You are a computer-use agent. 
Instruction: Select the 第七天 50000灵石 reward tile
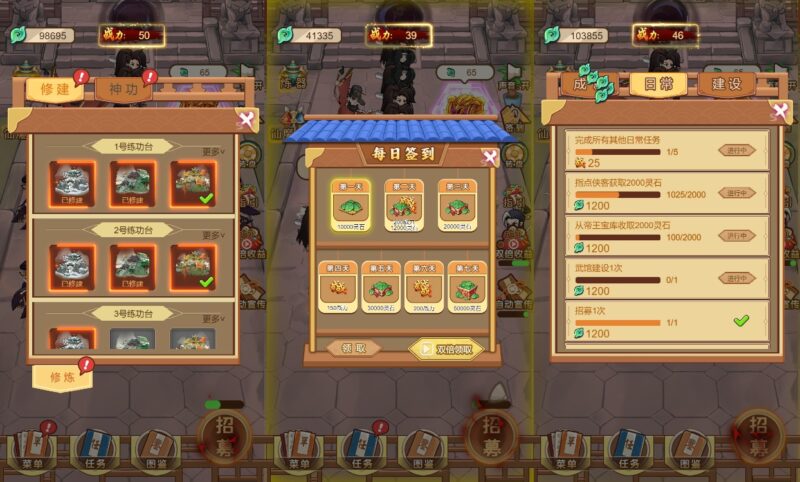[x=466, y=287]
